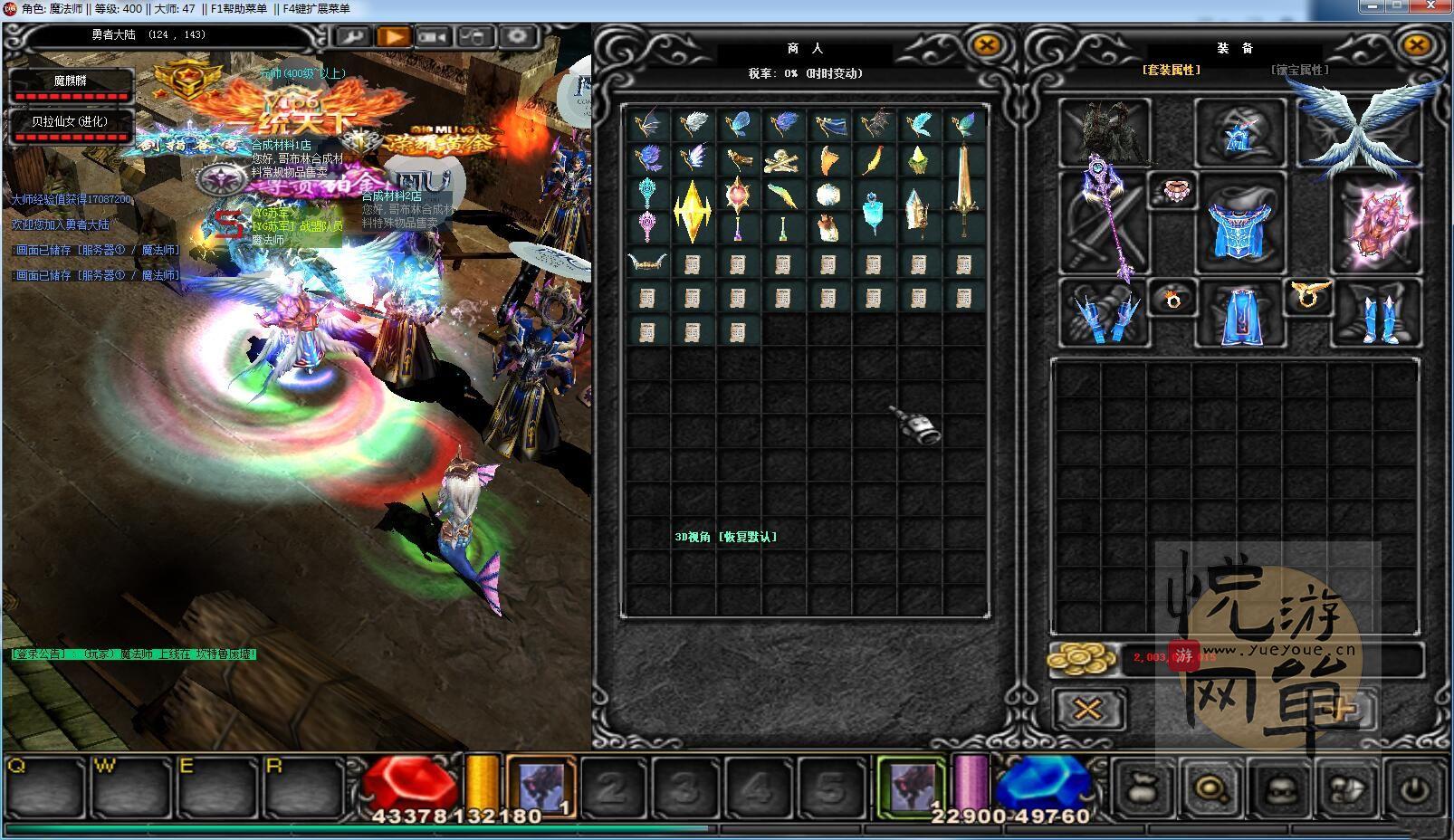Click the orange play arrow toolbar button
The image size is (1454, 840).
click(x=393, y=37)
